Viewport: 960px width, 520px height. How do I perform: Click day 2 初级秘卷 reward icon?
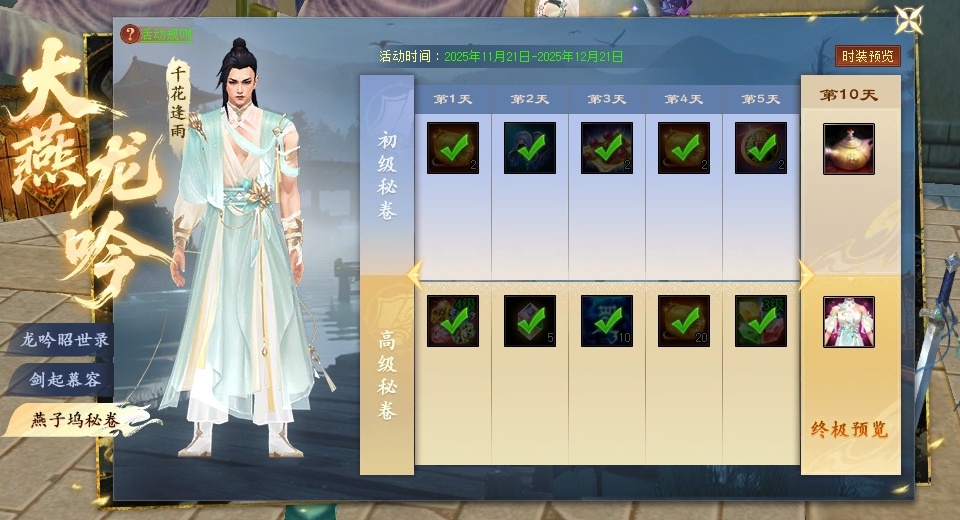[530, 149]
